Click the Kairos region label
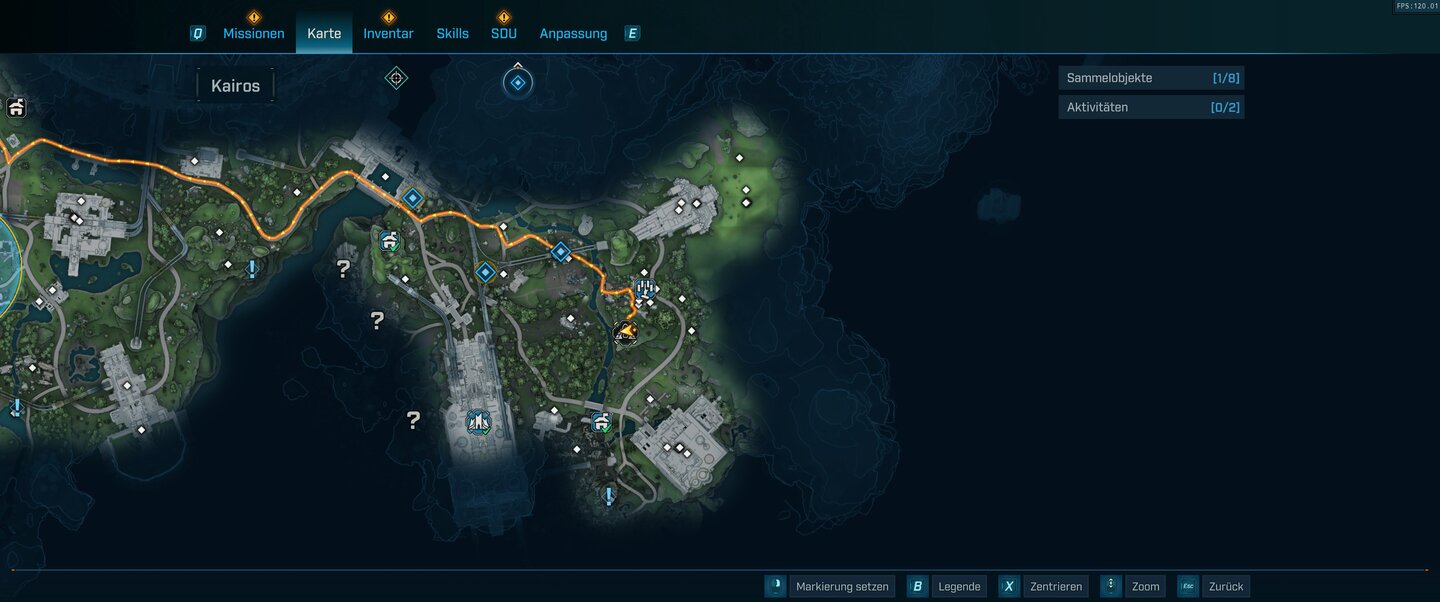This screenshot has height=602, width=1440. 235,86
